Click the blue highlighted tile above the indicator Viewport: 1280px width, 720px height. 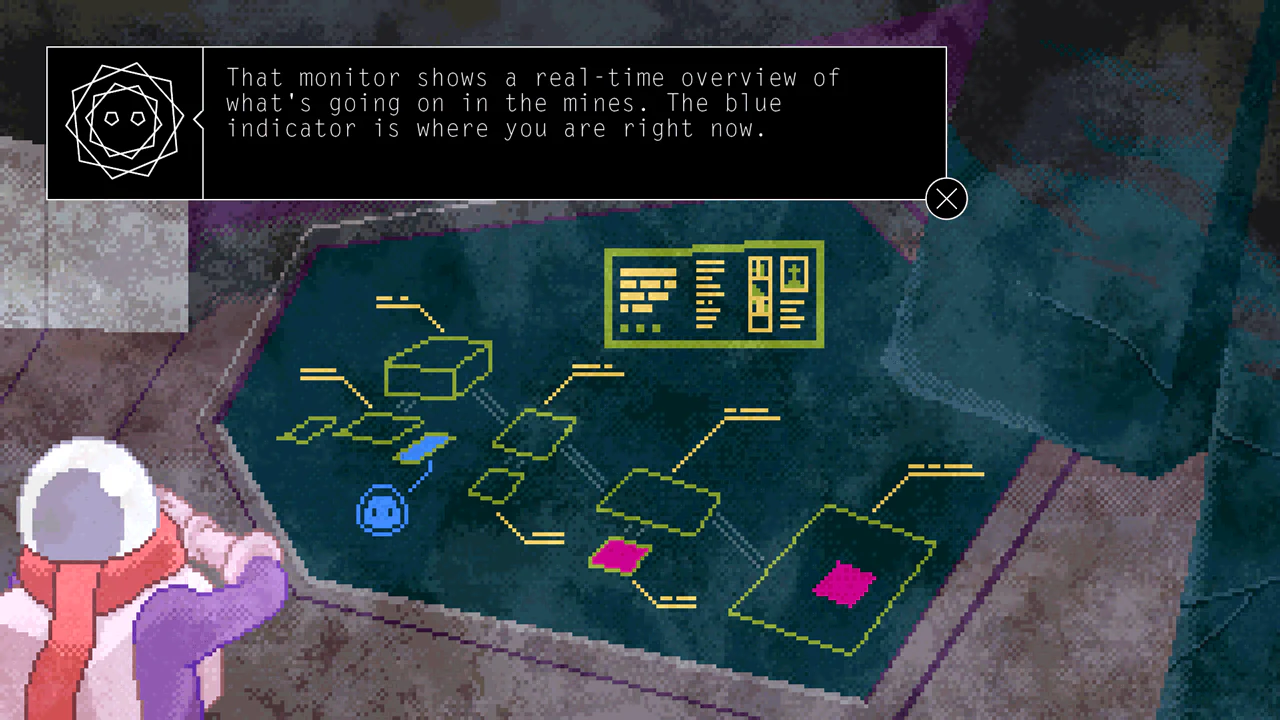[424, 450]
